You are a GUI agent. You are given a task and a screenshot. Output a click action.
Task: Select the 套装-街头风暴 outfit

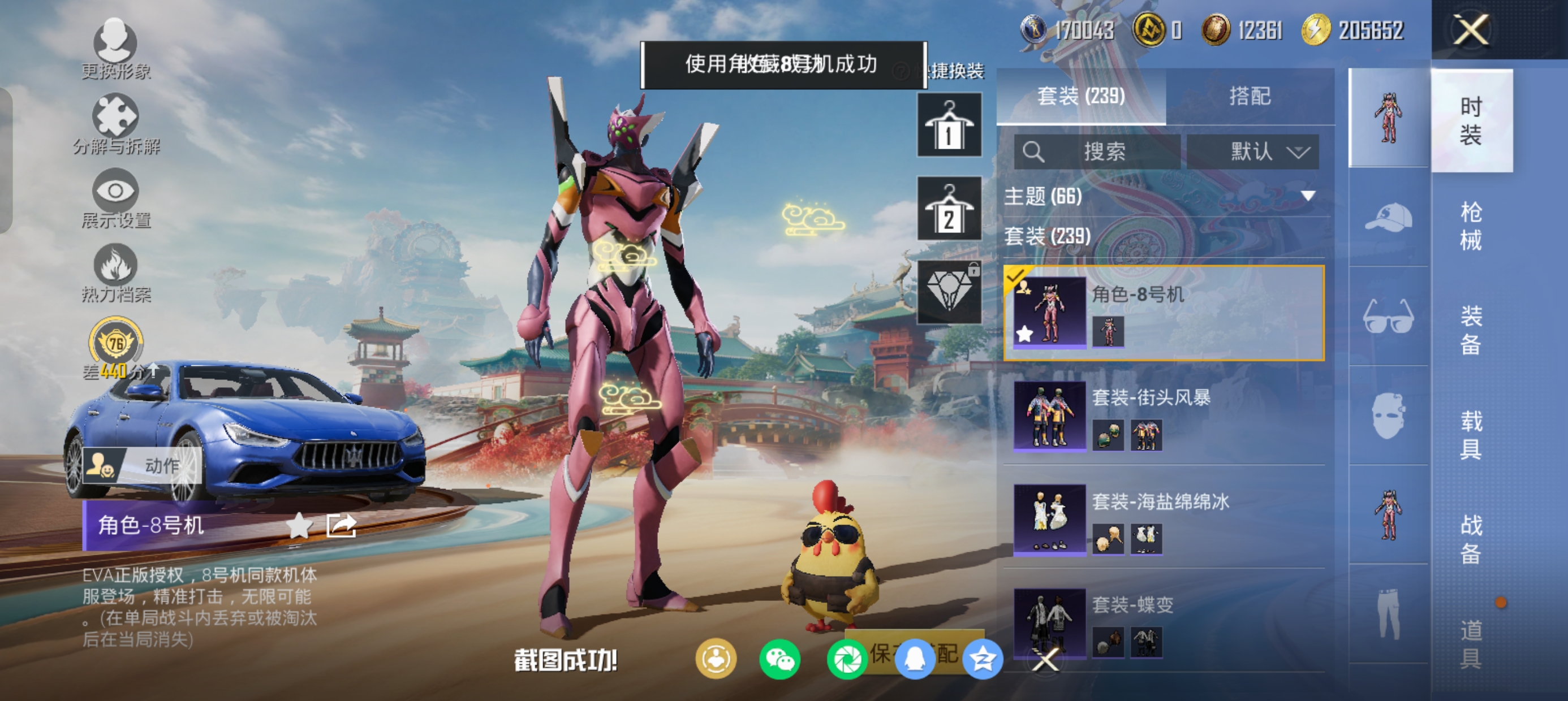pyautogui.click(x=1164, y=416)
